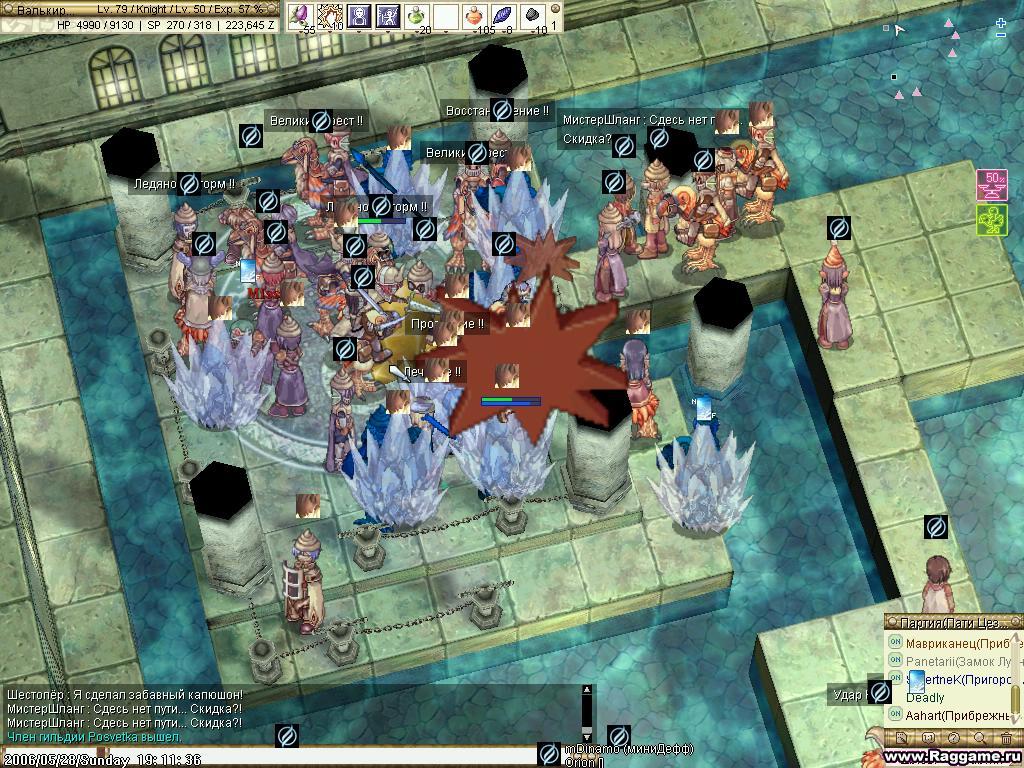Click the 50% weight status icon
This screenshot has width=1024, height=768.
pyautogui.click(x=991, y=185)
